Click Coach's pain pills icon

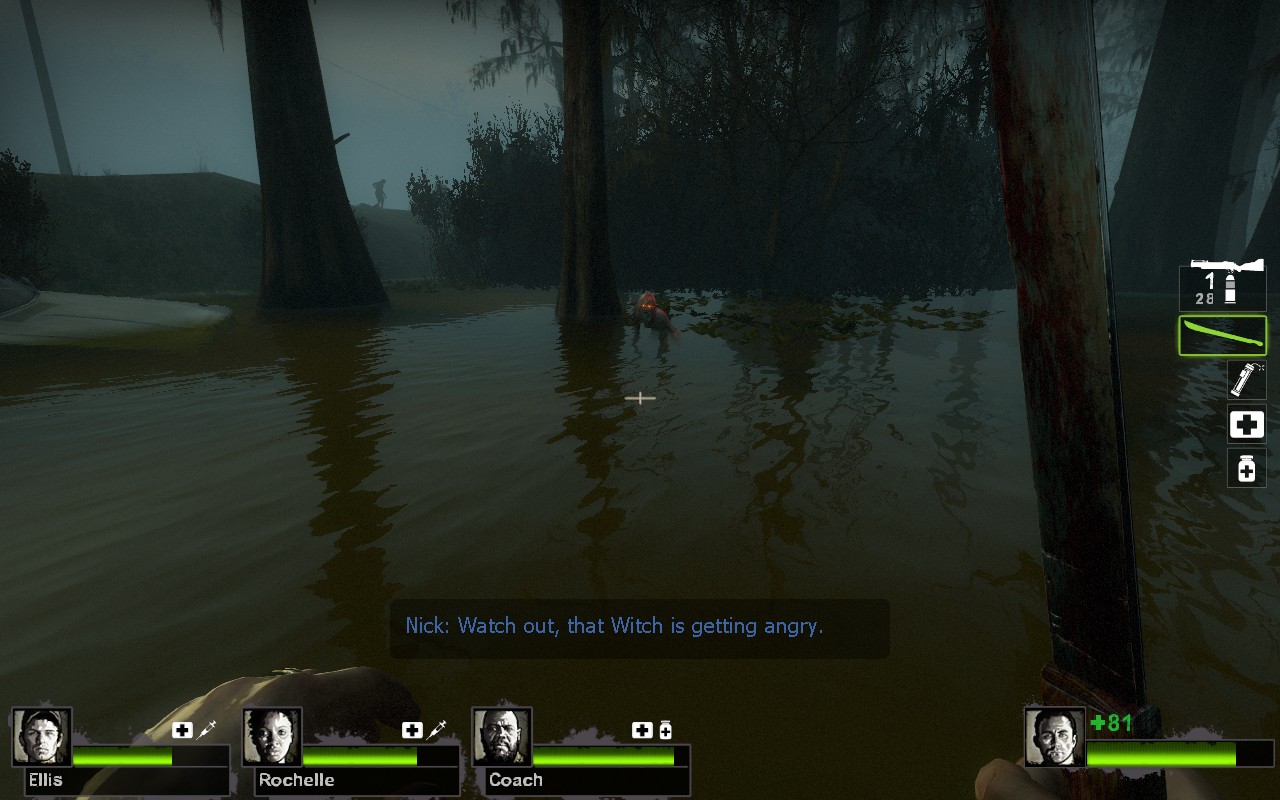(x=665, y=730)
